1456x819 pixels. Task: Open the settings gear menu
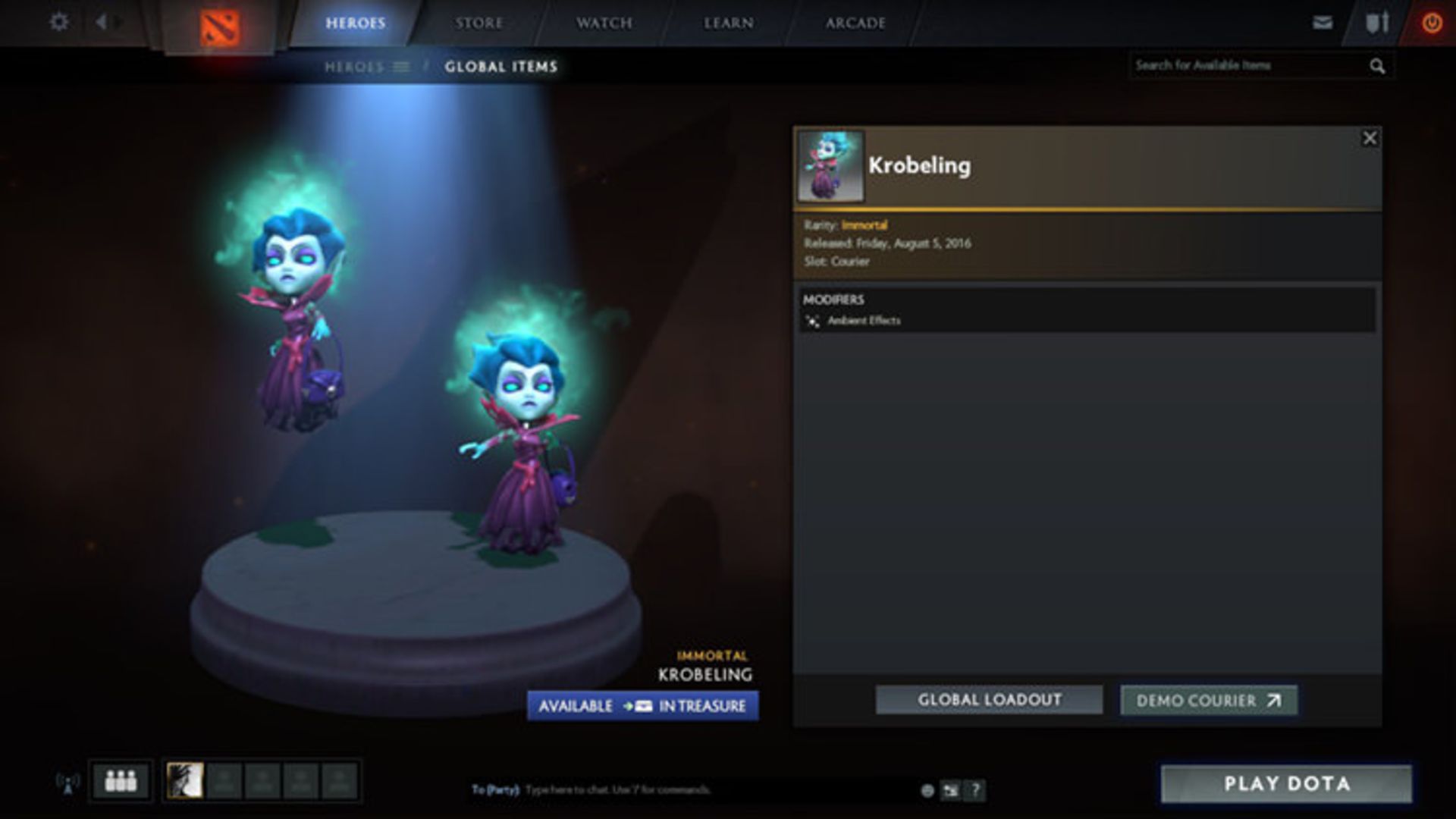(58, 22)
